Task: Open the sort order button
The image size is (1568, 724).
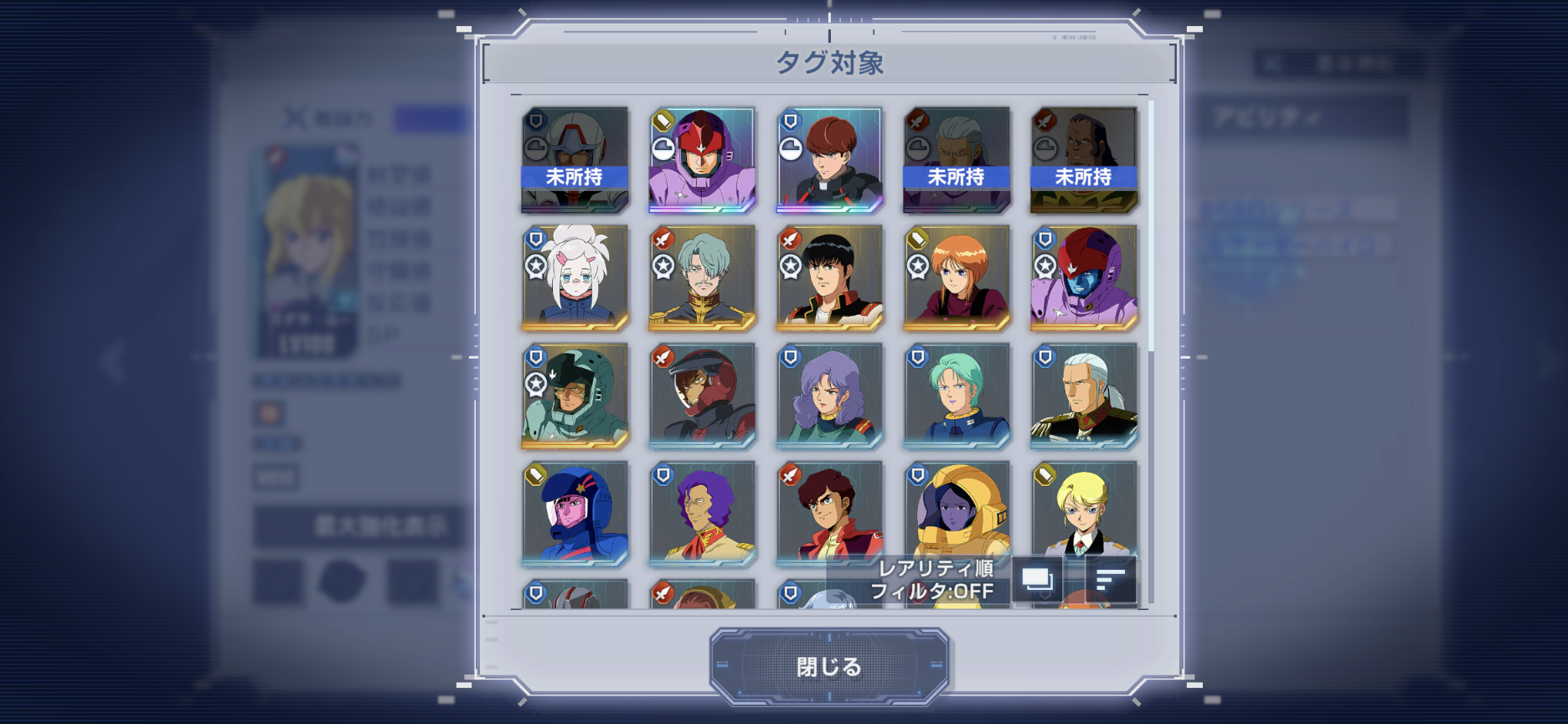Action: coord(1111,579)
